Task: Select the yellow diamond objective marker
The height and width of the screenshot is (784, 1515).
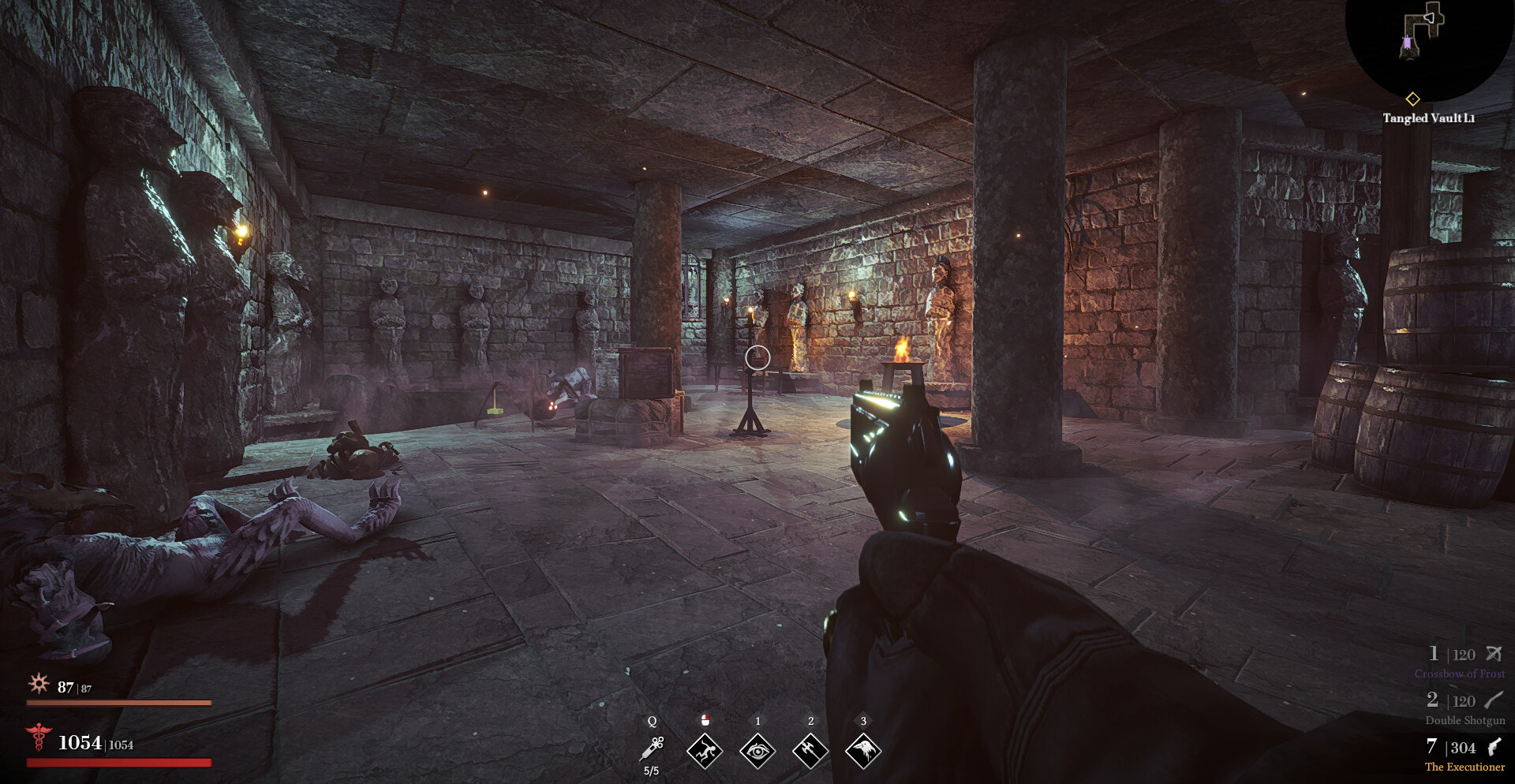Action: [1412, 99]
